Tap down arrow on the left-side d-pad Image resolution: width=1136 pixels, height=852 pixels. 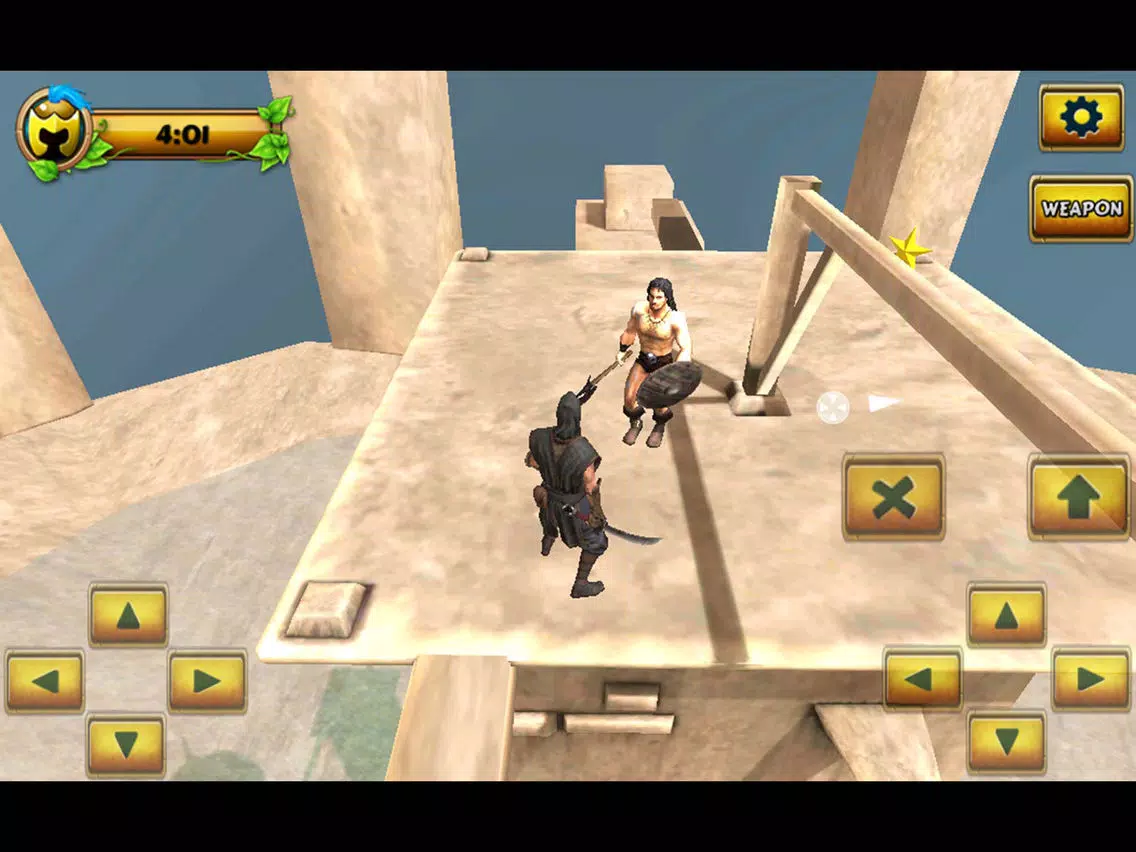[x=126, y=745]
